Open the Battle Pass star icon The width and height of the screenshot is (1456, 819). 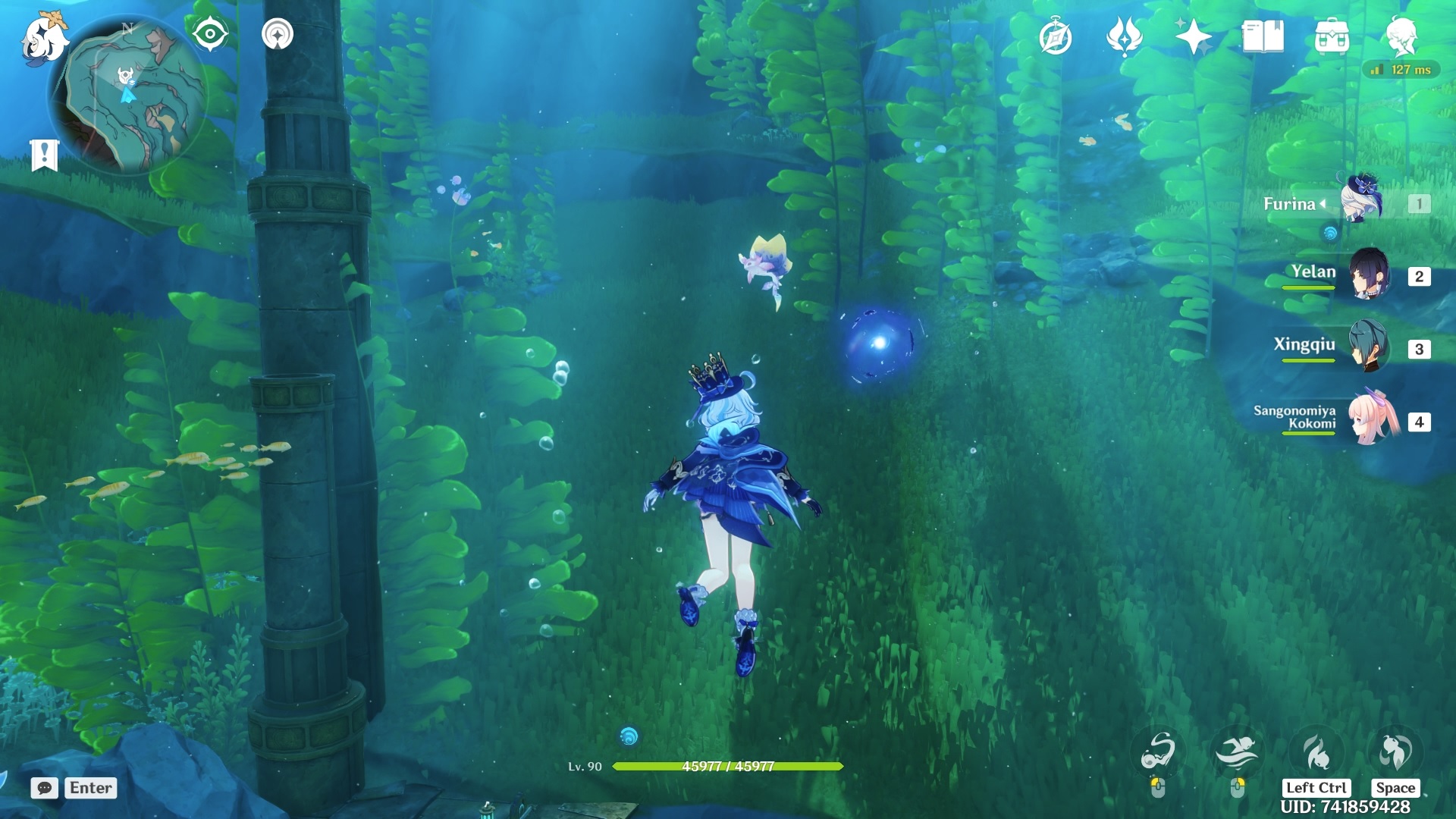point(1194,36)
